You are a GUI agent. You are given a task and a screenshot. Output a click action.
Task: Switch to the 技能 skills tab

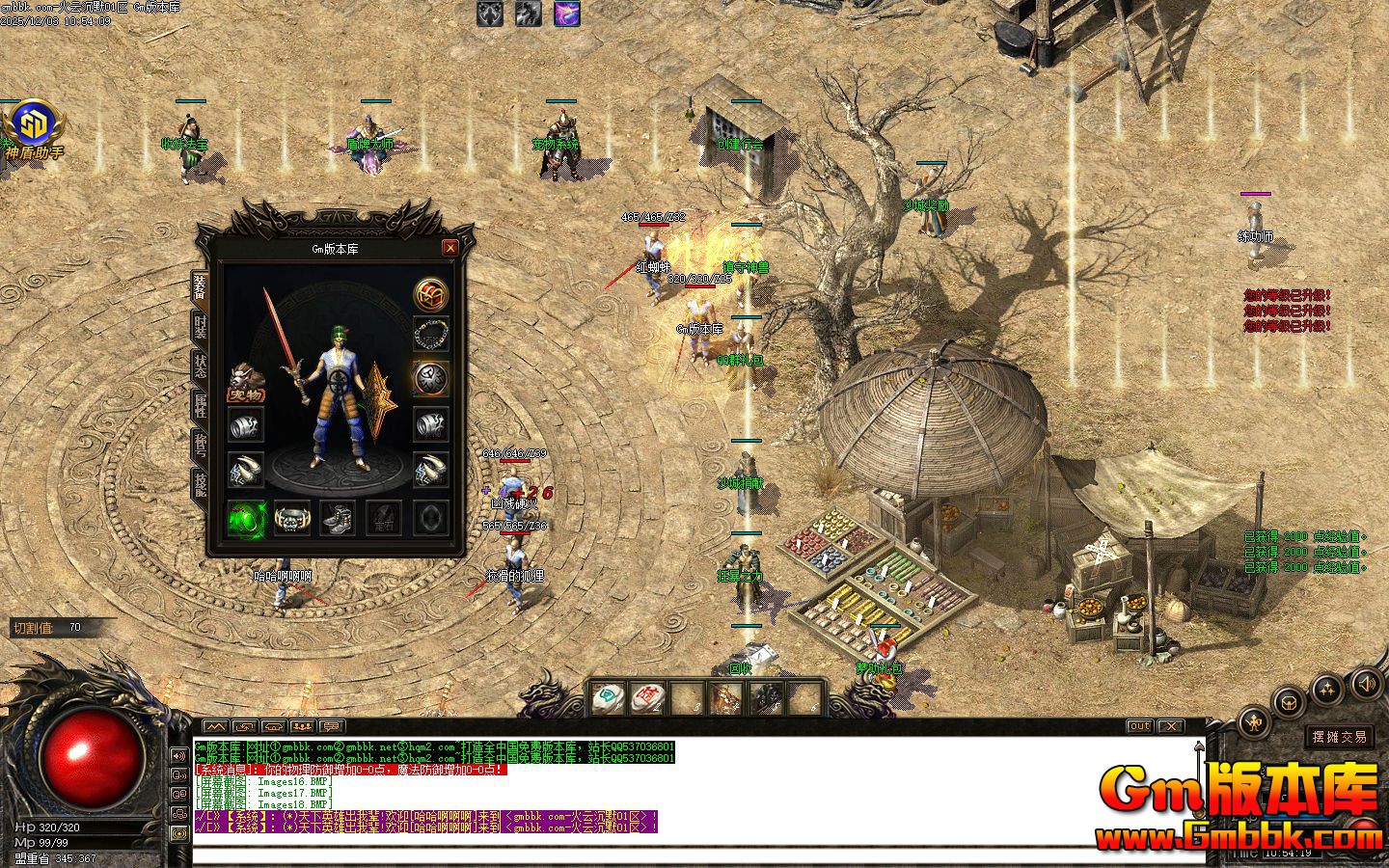point(201,483)
